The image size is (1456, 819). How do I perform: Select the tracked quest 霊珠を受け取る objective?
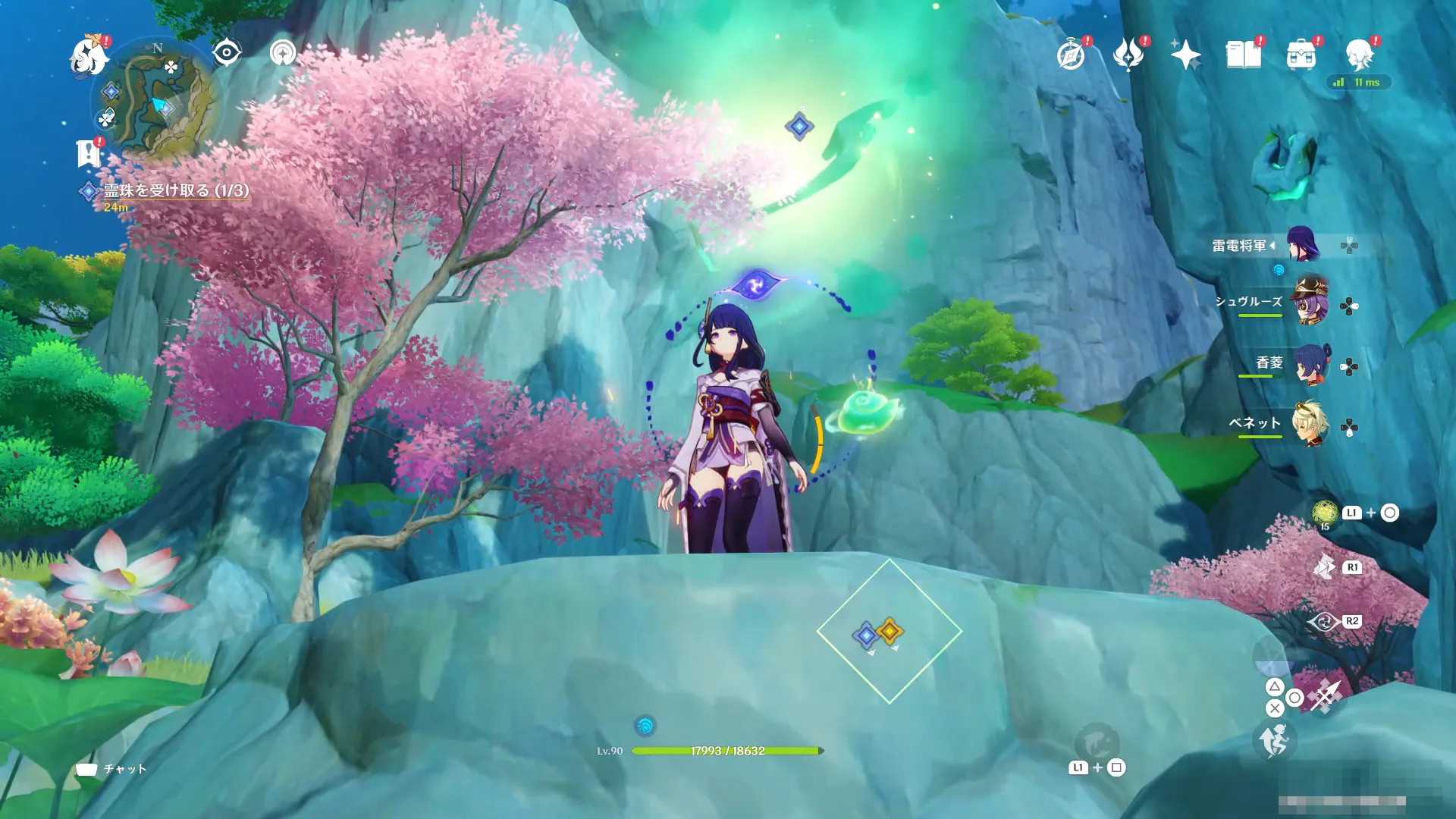click(176, 190)
